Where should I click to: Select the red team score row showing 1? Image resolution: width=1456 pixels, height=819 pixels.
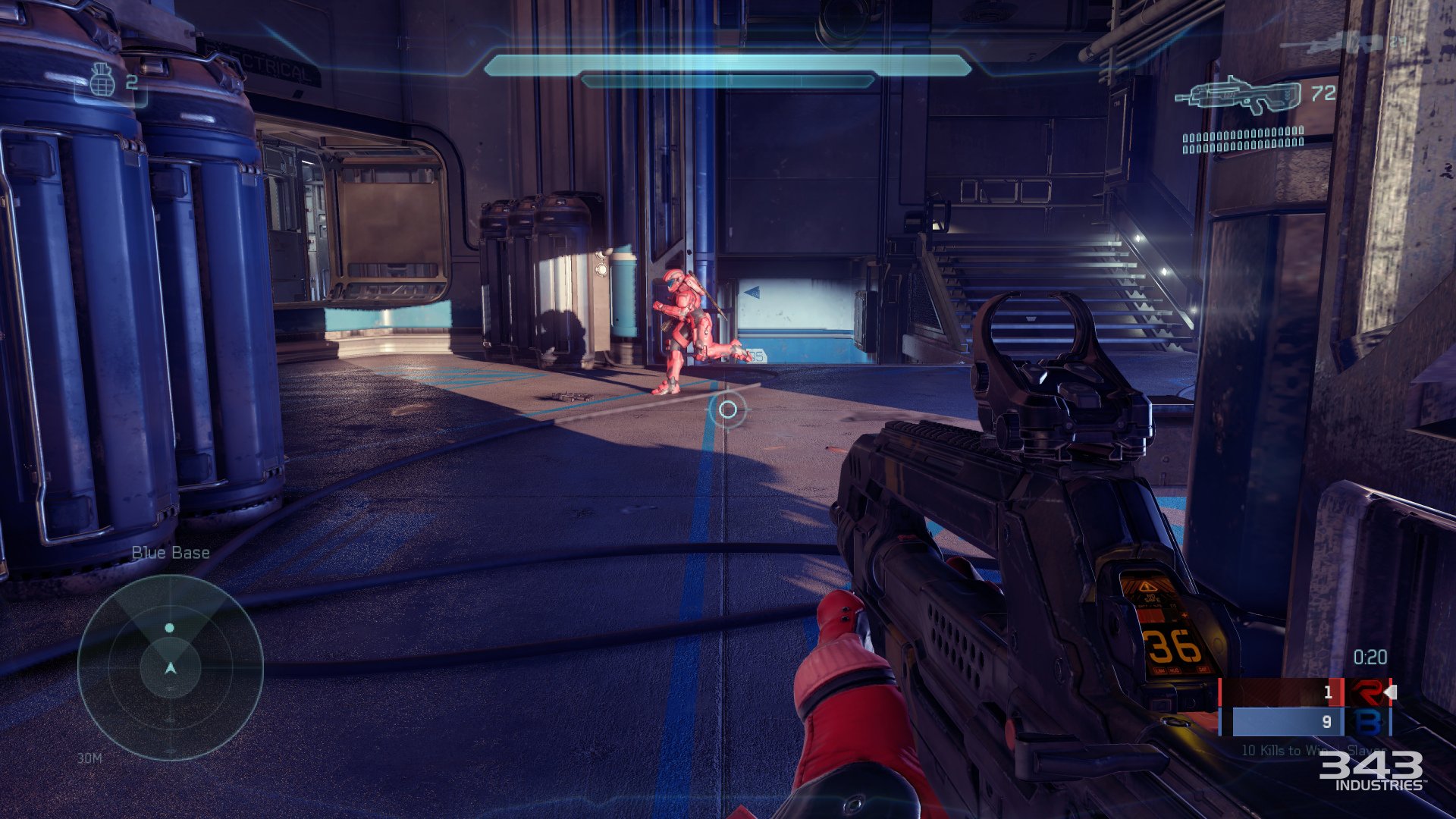tap(1329, 692)
